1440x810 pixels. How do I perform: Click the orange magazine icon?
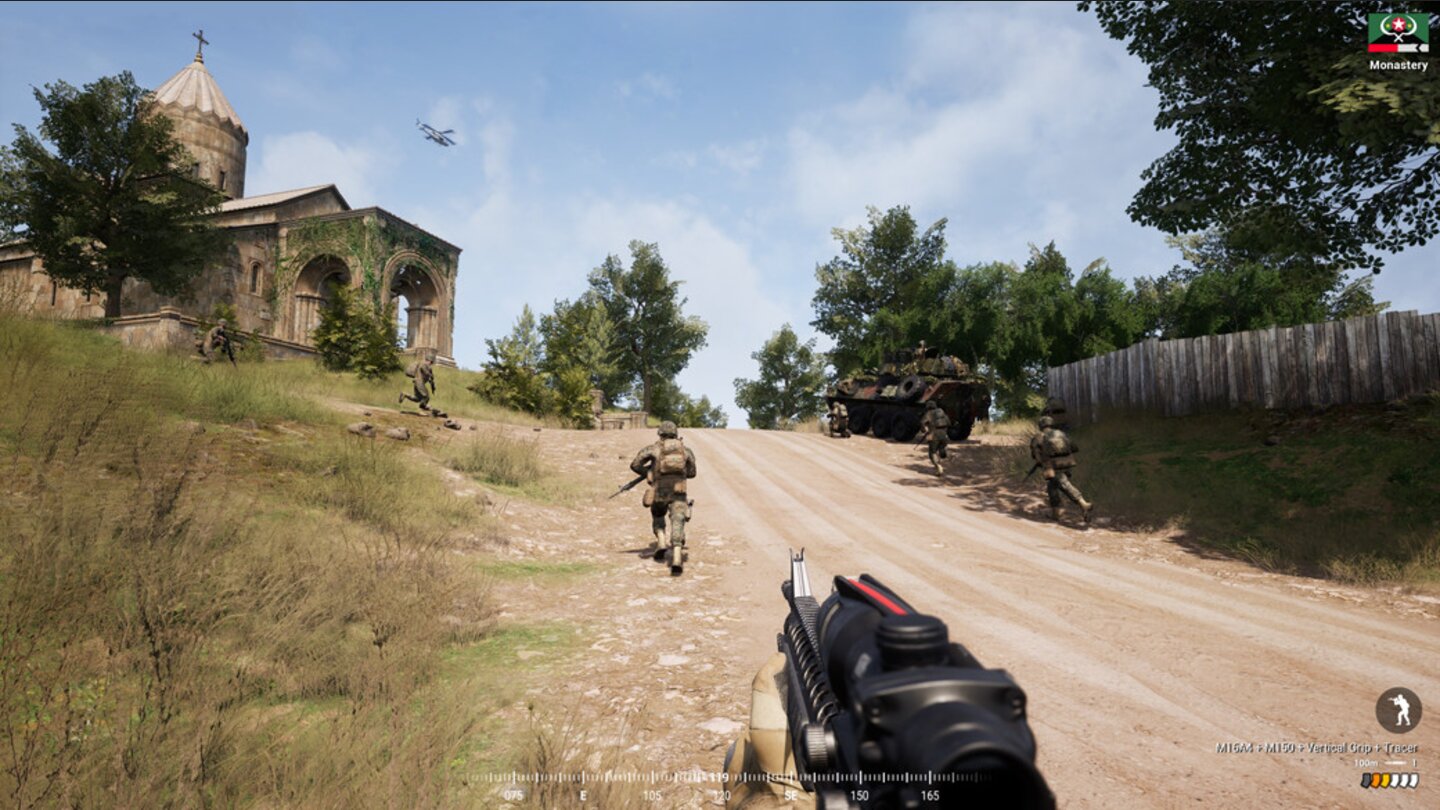[x=1375, y=780]
